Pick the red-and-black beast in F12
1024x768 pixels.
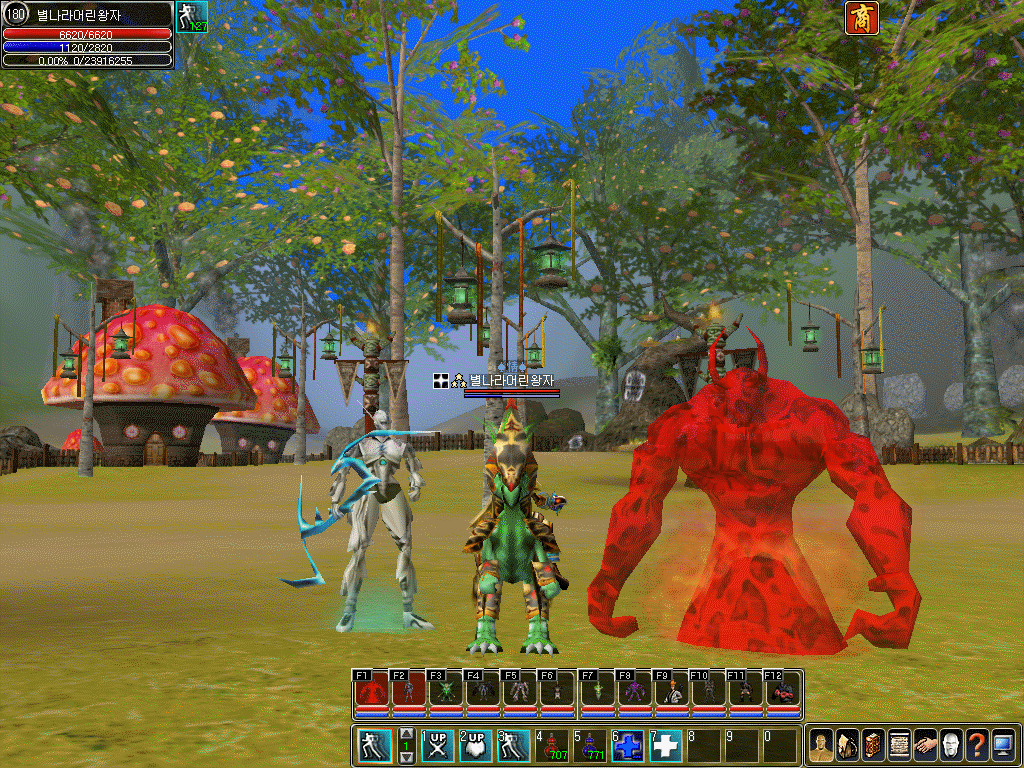click(x=783, y=691)
